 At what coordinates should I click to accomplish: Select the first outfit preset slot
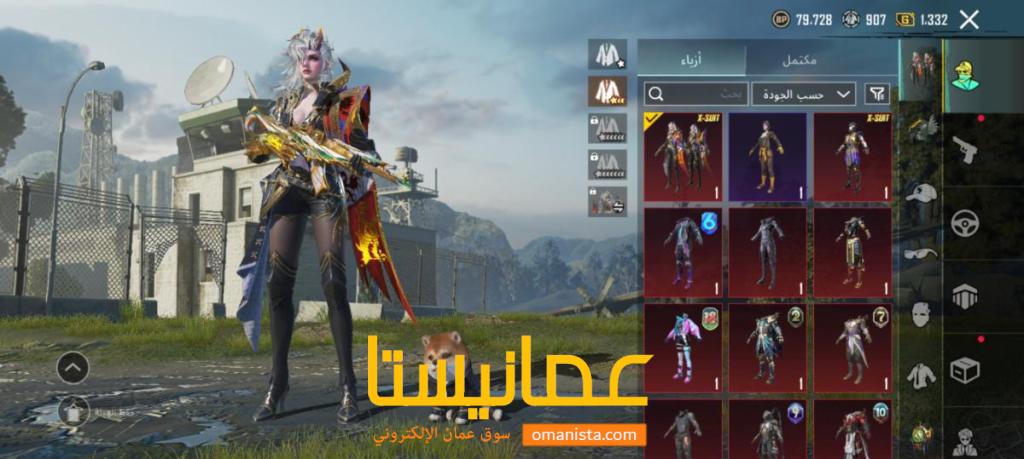(607, 54)
